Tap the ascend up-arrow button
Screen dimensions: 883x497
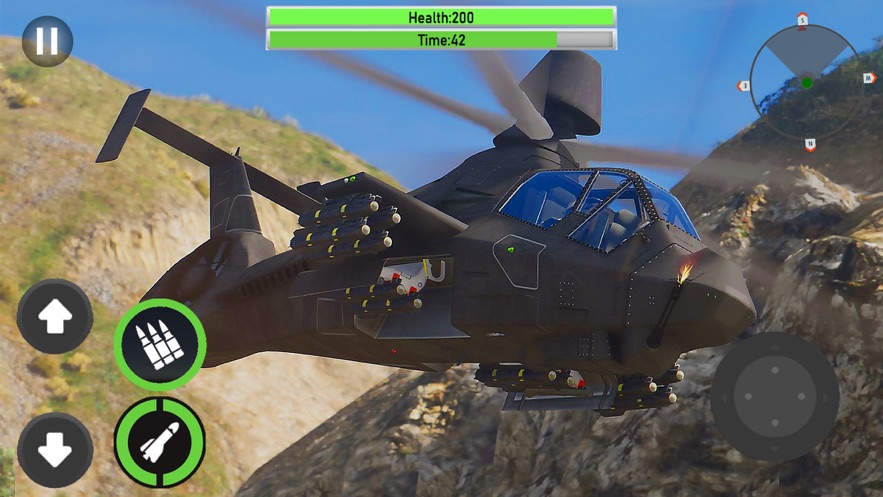(55, 317)
